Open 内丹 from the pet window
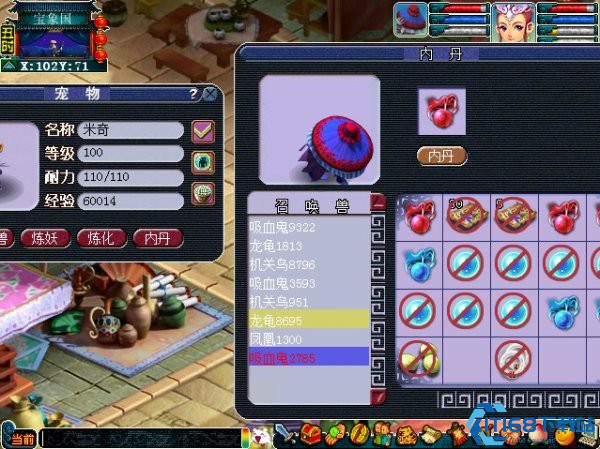Viewport: 600px width, 449px height. tap(157, 238)
